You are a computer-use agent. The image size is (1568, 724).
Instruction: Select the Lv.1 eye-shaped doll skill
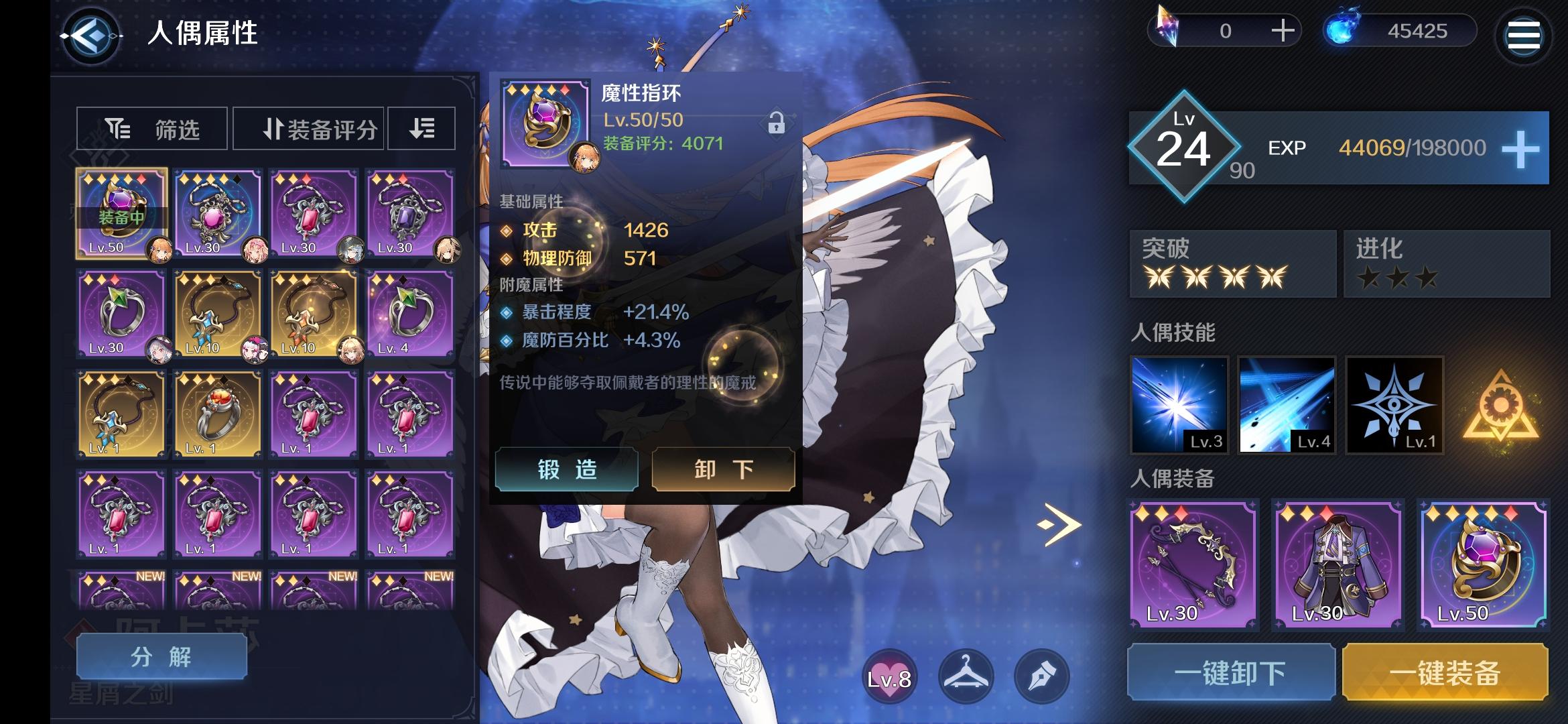point(1396,406)
